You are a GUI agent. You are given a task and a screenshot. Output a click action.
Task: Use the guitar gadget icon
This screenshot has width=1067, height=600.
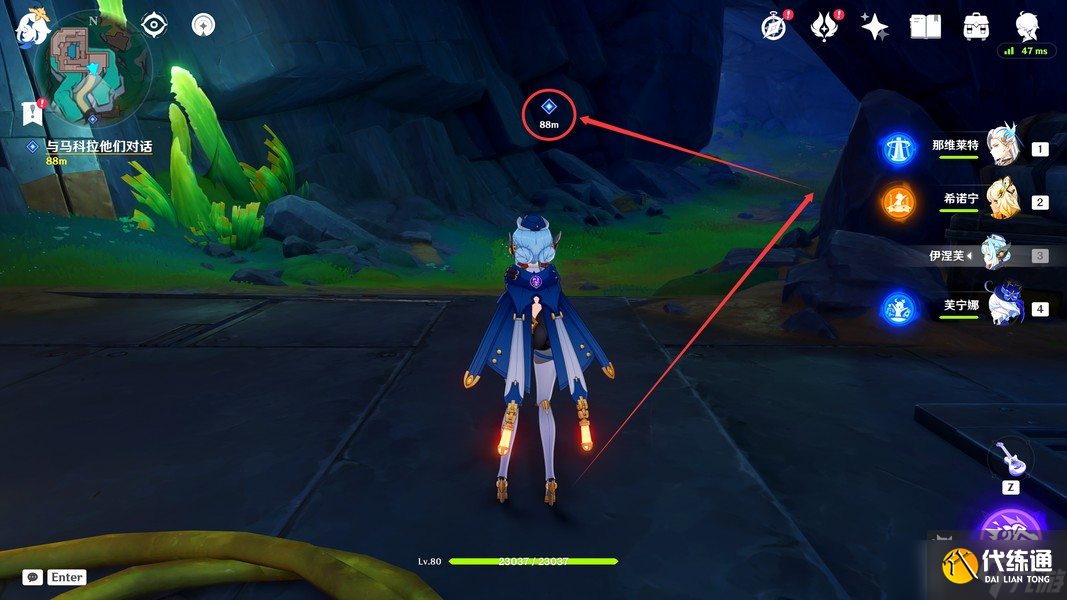(x=1010, y=459)
